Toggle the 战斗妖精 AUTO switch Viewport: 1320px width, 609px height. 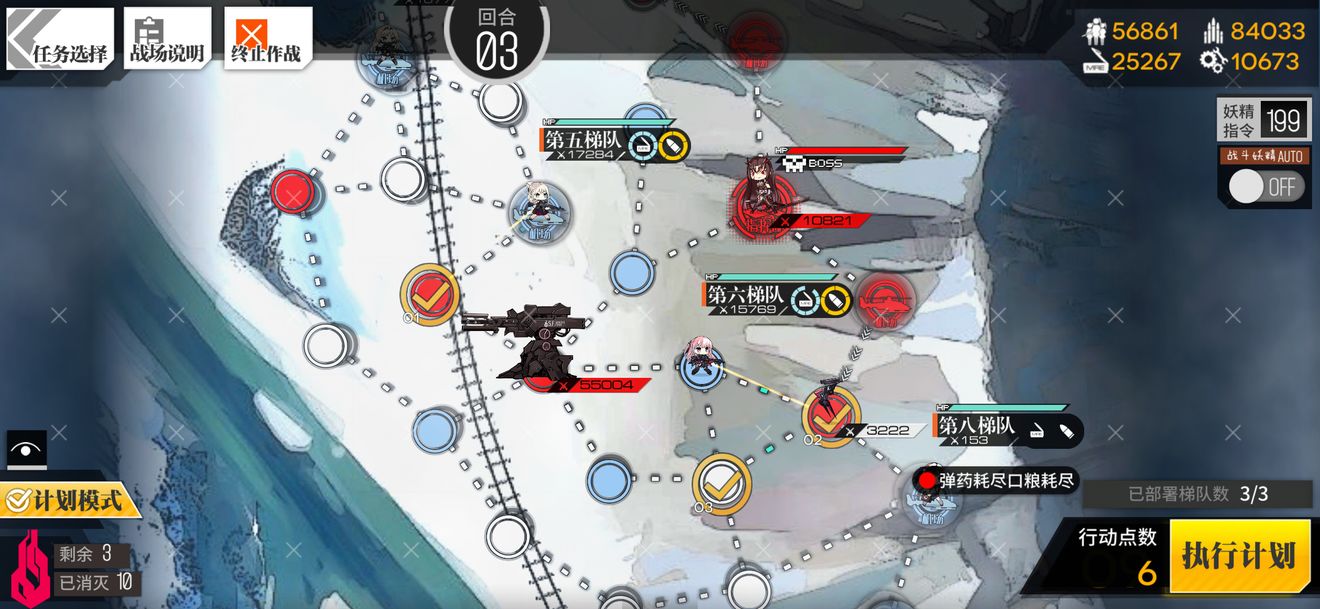point(1265,186)
